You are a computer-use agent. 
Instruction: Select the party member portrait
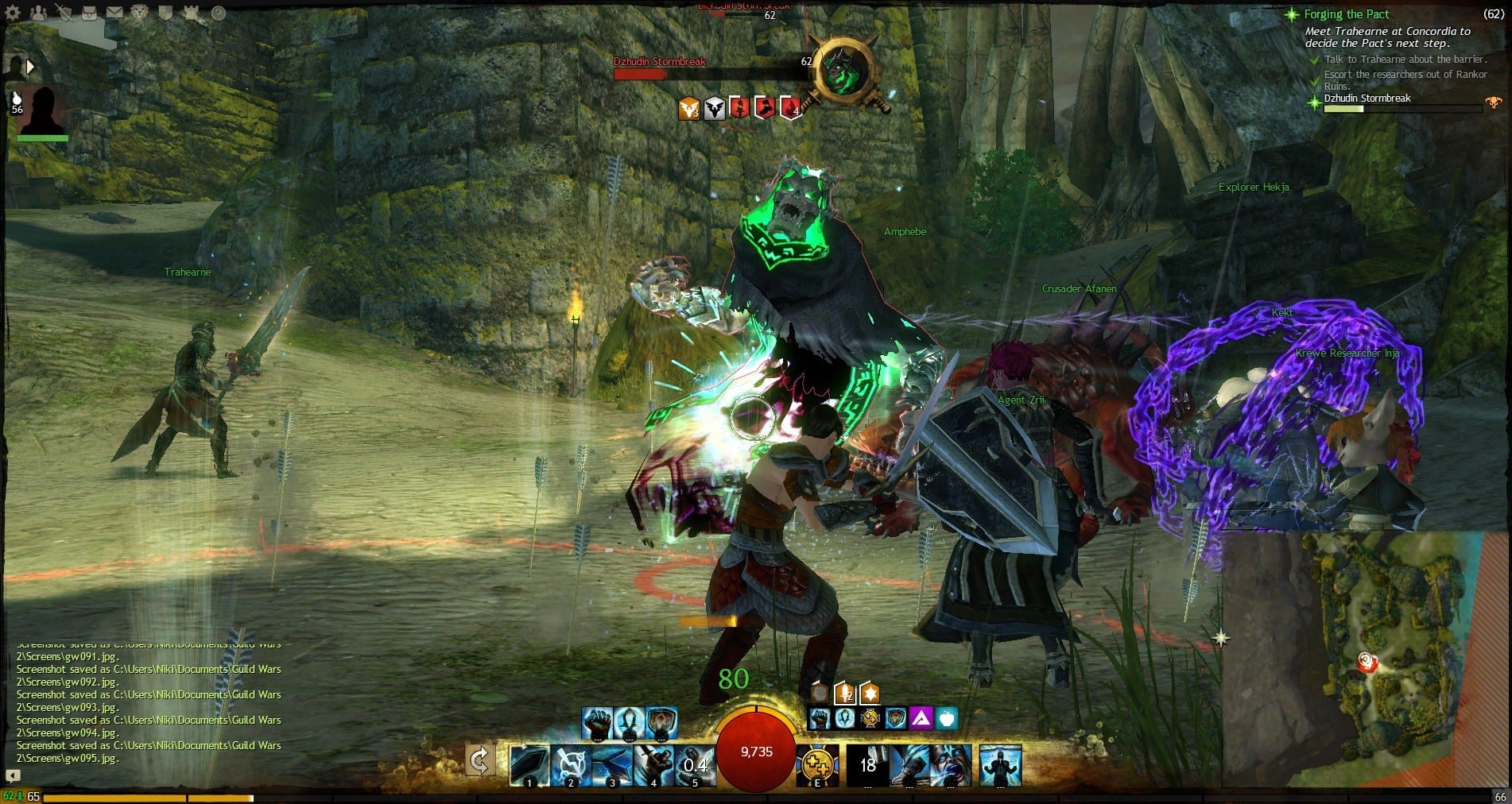pyautogui.click(x=42, y=110)
